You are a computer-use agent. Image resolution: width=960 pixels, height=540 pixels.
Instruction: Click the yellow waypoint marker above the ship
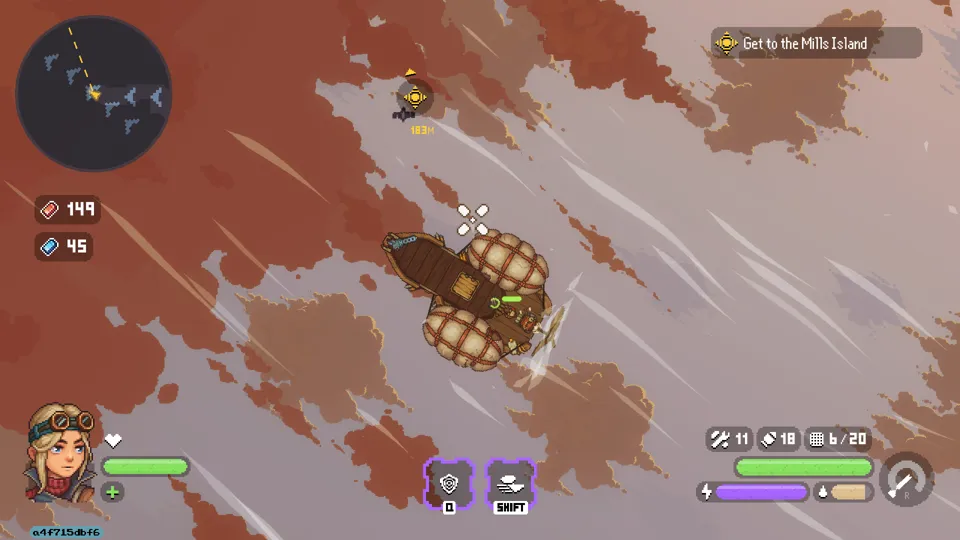tap(414, 97)
